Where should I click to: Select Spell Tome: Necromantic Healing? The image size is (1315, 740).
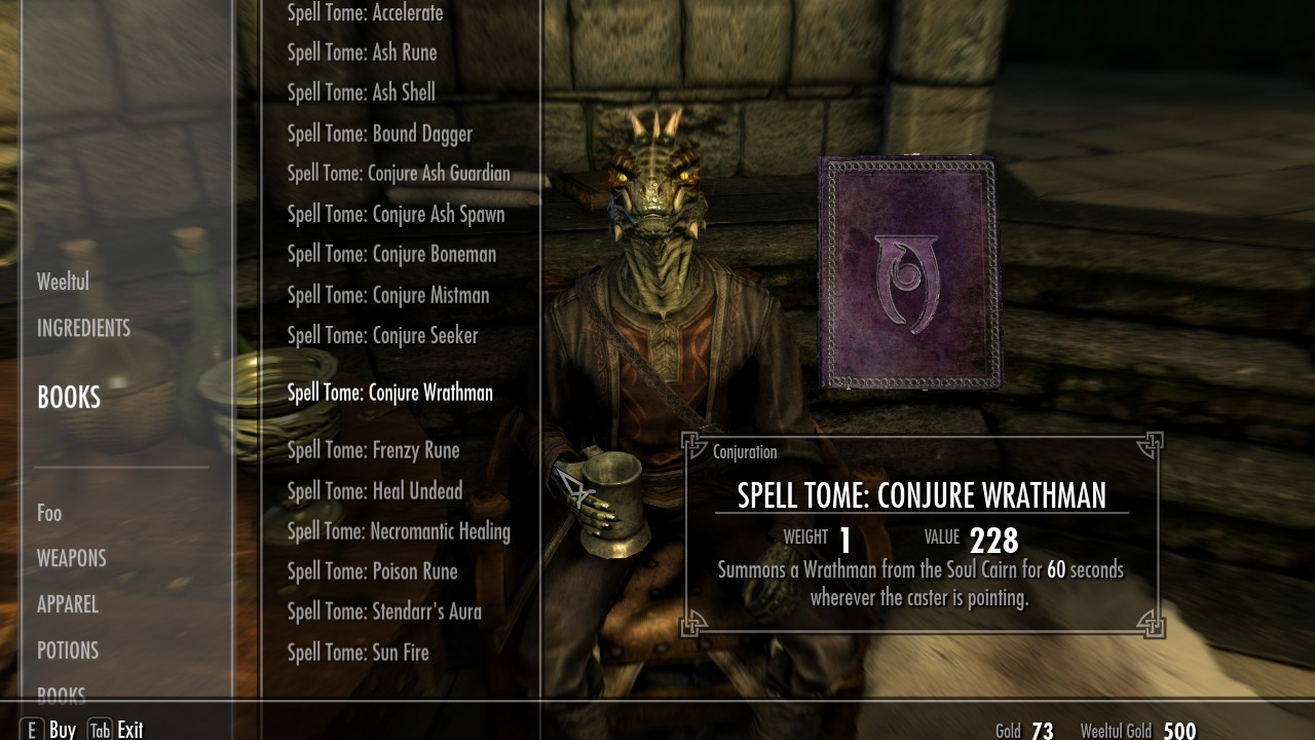point(398,531)
